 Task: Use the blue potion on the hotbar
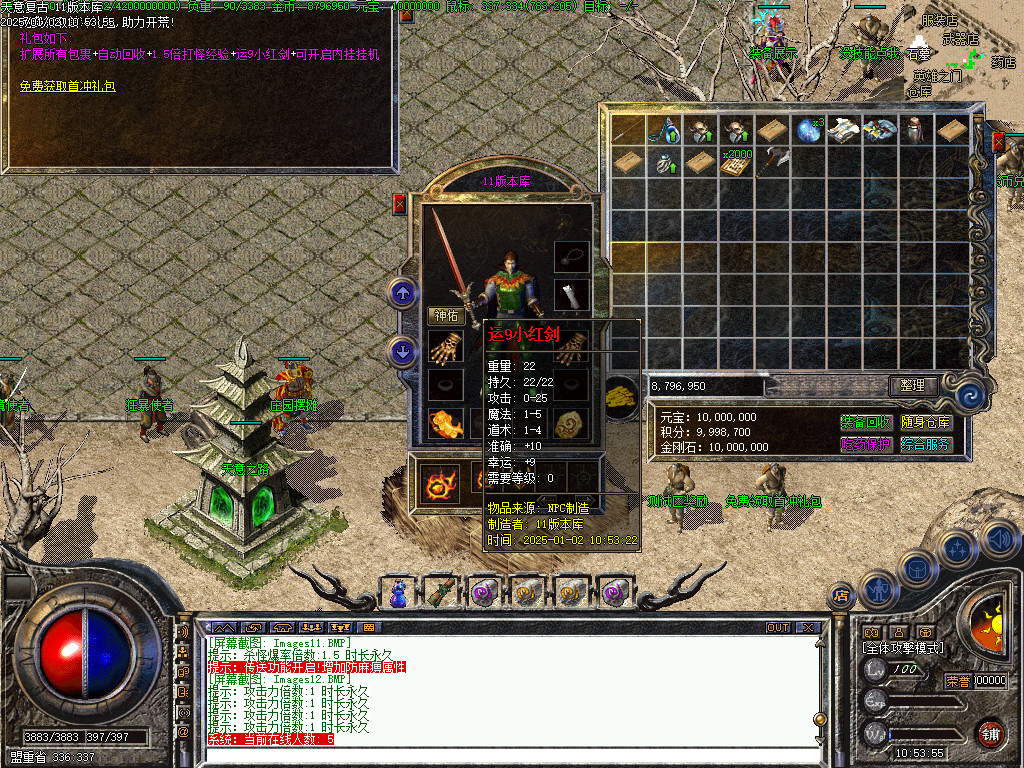(399, 592)
